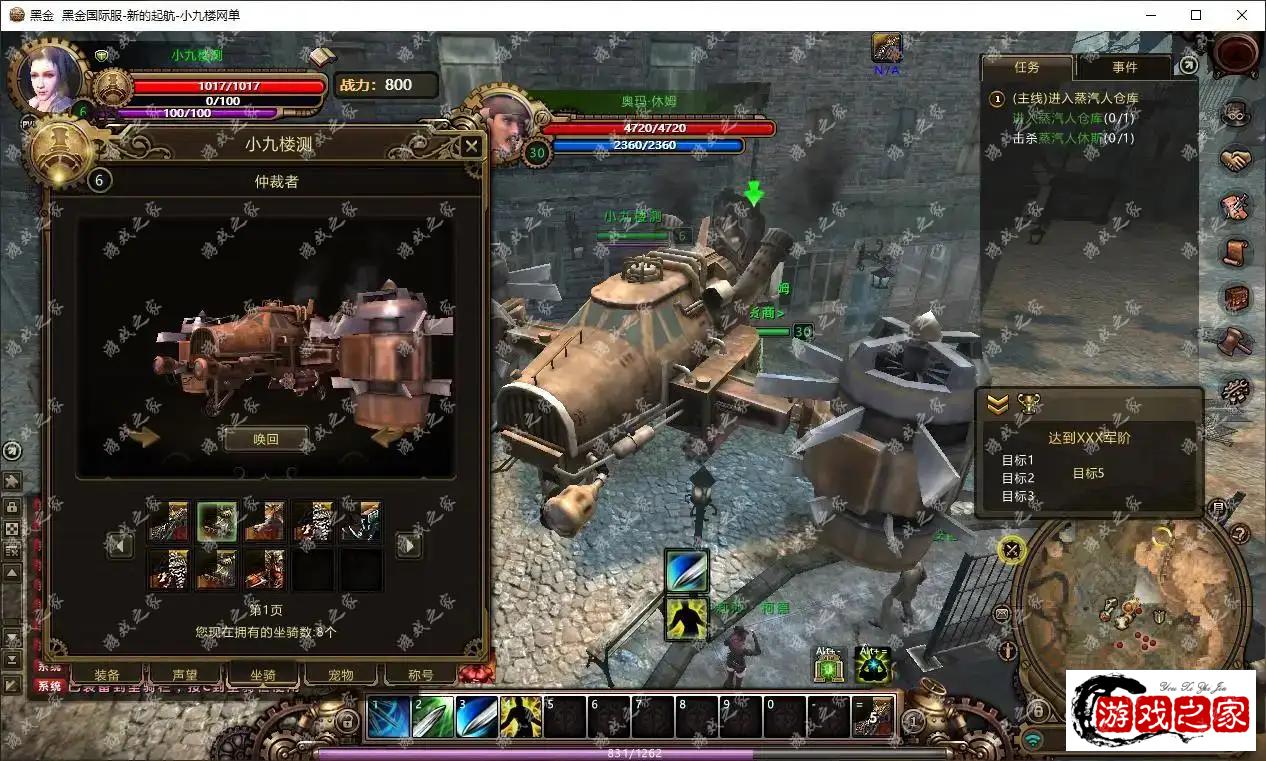This screenshot has width=1266, height=761.
Task: Click the 唤回 recall mount button
Action: 265,439
